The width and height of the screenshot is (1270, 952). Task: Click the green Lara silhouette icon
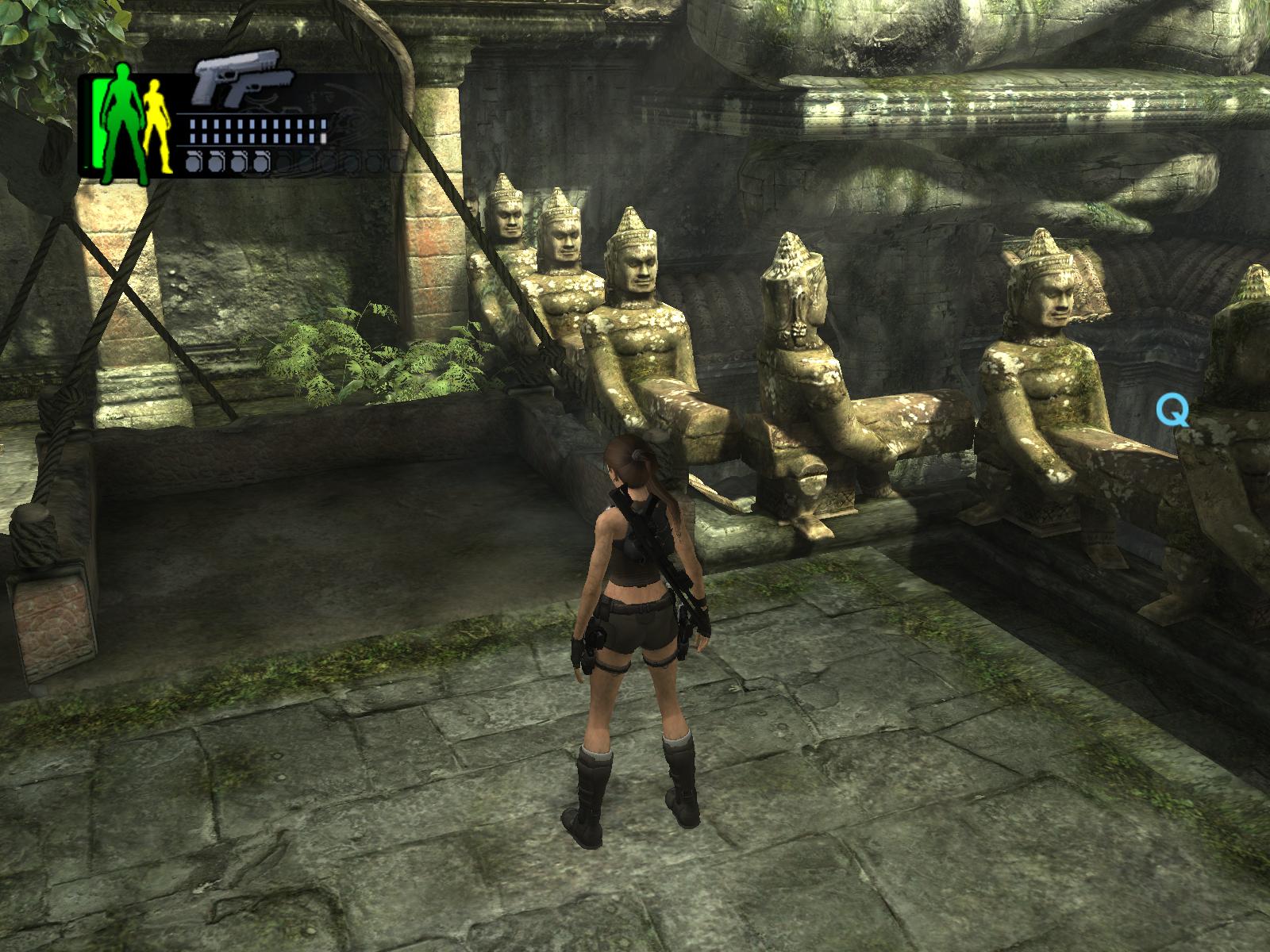[124, 121]
